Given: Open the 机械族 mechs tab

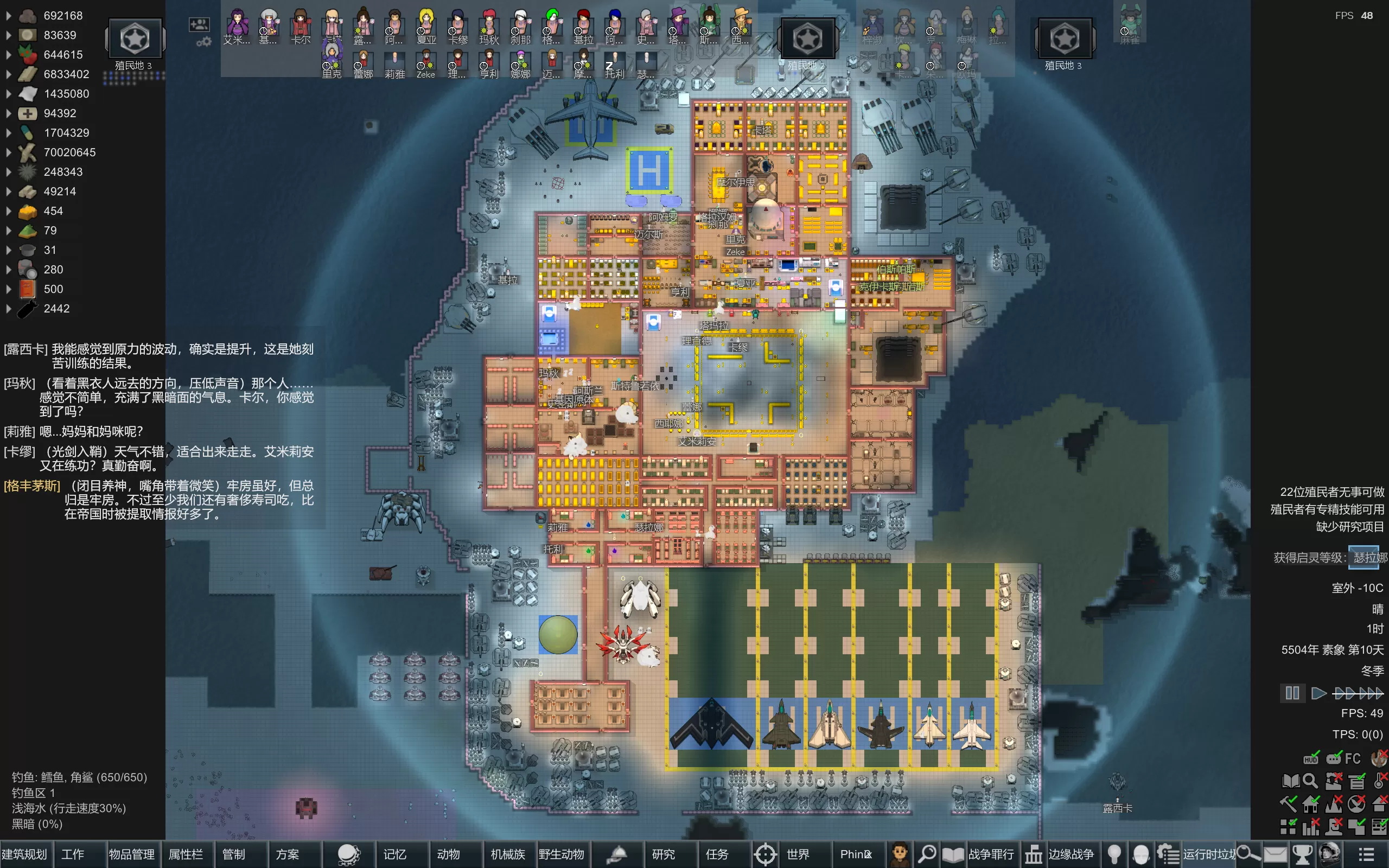Looking at the screenshot, I should coord(507,854).
